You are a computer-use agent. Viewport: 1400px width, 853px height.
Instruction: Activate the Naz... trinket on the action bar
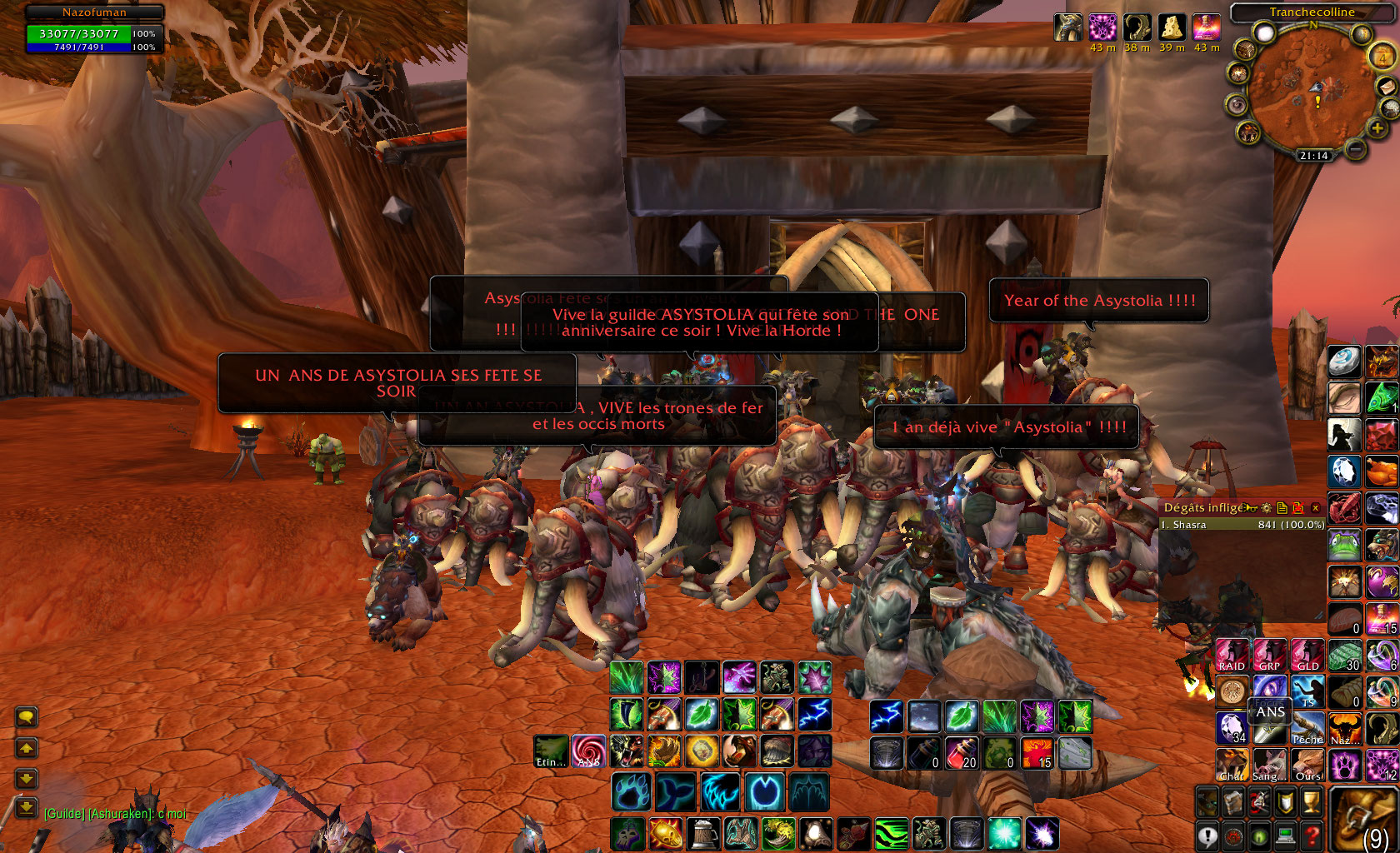click(1344, 726)
